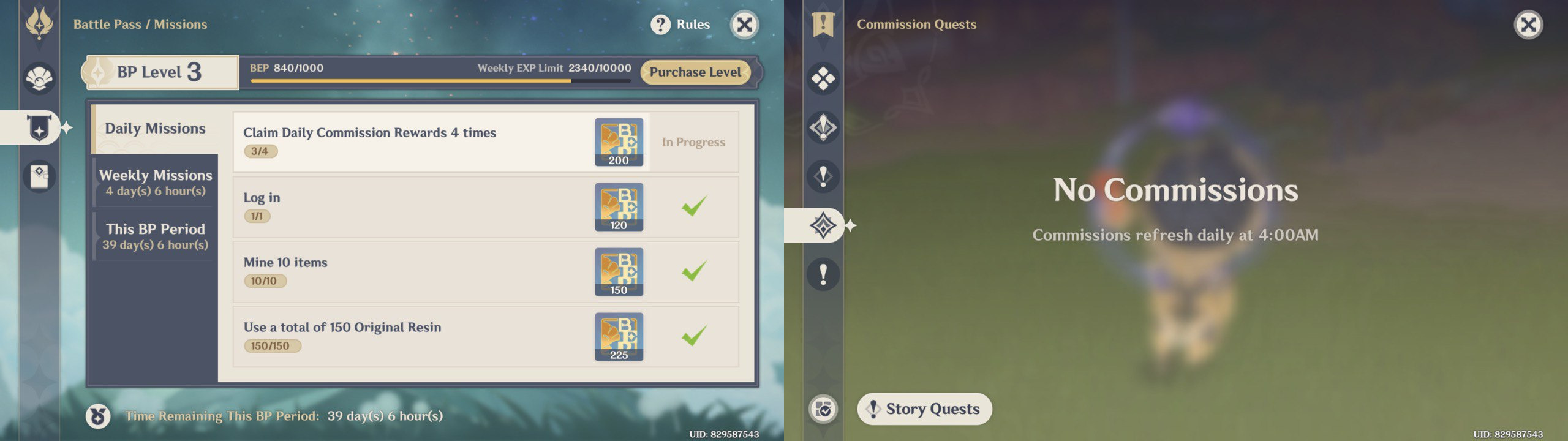
Task: Click the timer icon beside Time Remaining
Action: [98, 418]
